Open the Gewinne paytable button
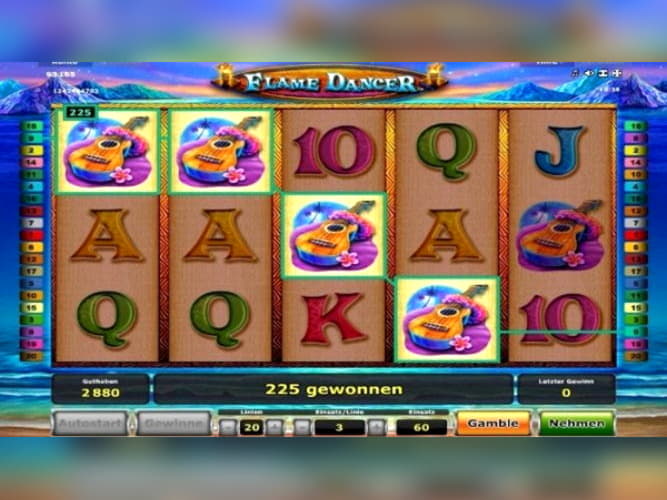 (x=172, y=423)
